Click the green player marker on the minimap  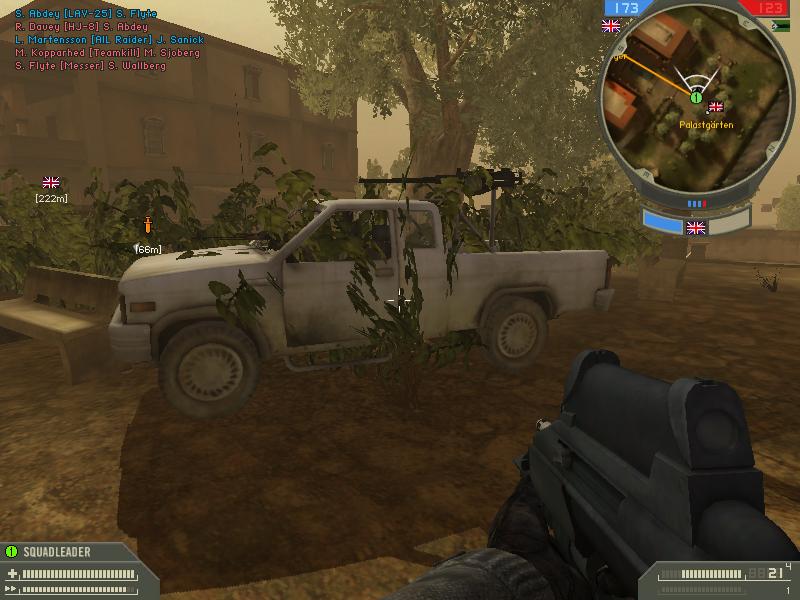click(x=696, y=96)
